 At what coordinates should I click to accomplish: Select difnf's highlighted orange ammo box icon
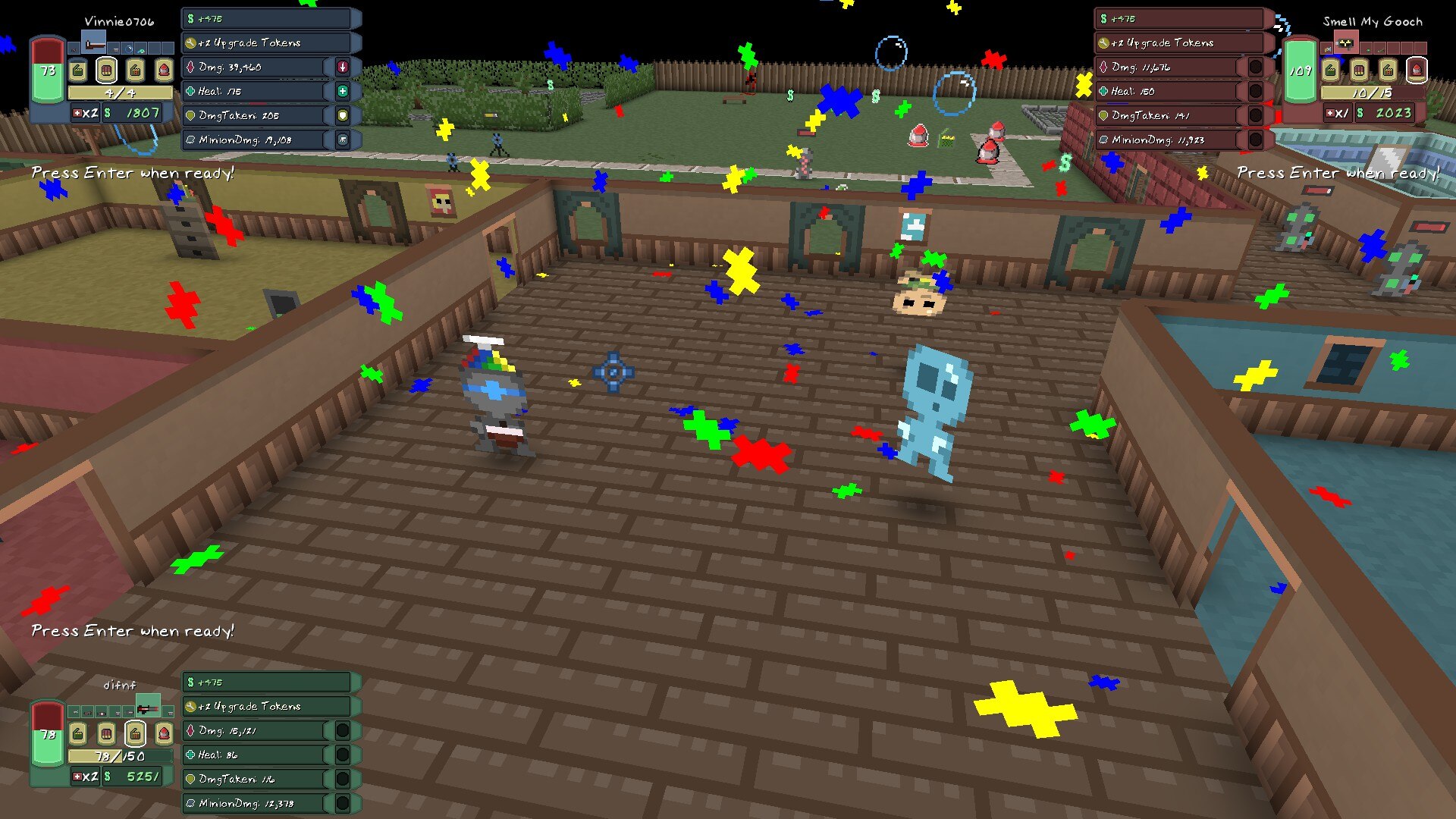pyautogui.click(x=135, y=733)
